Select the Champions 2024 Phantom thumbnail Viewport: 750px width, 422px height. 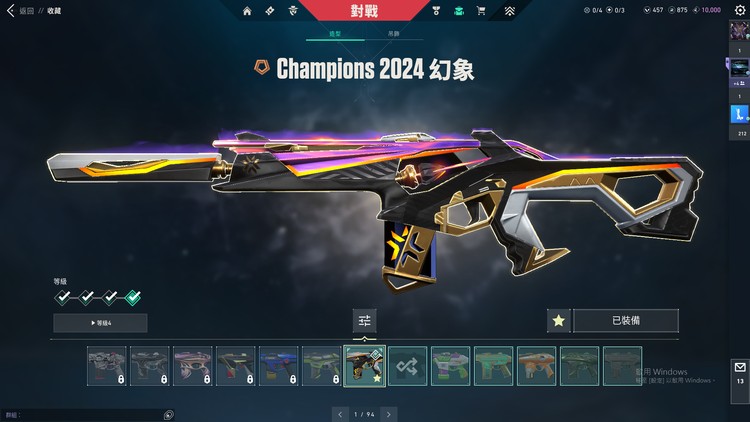click(x=364, y=365)
